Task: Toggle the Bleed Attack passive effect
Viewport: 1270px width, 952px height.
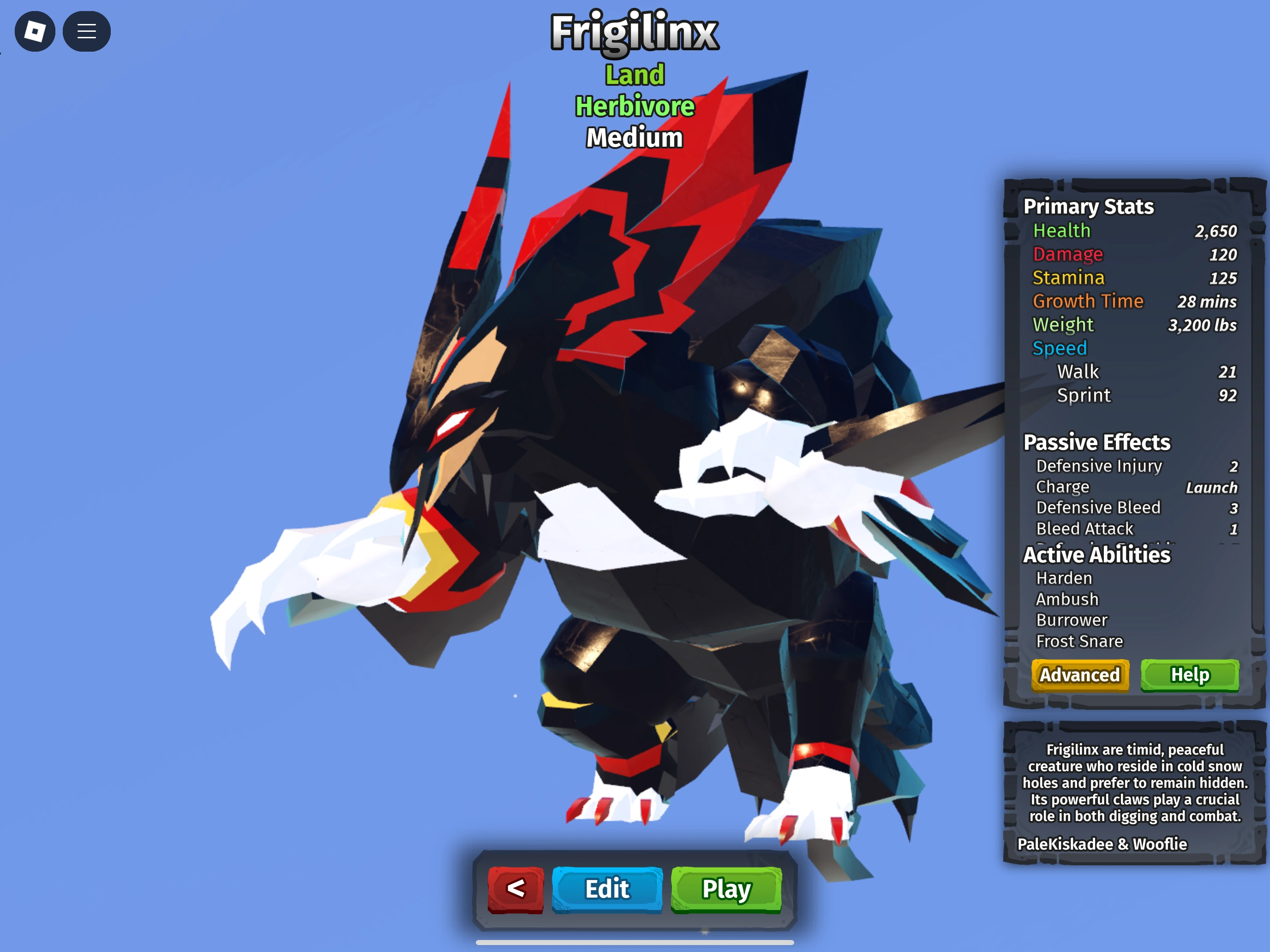Action: pos(1084,529)
